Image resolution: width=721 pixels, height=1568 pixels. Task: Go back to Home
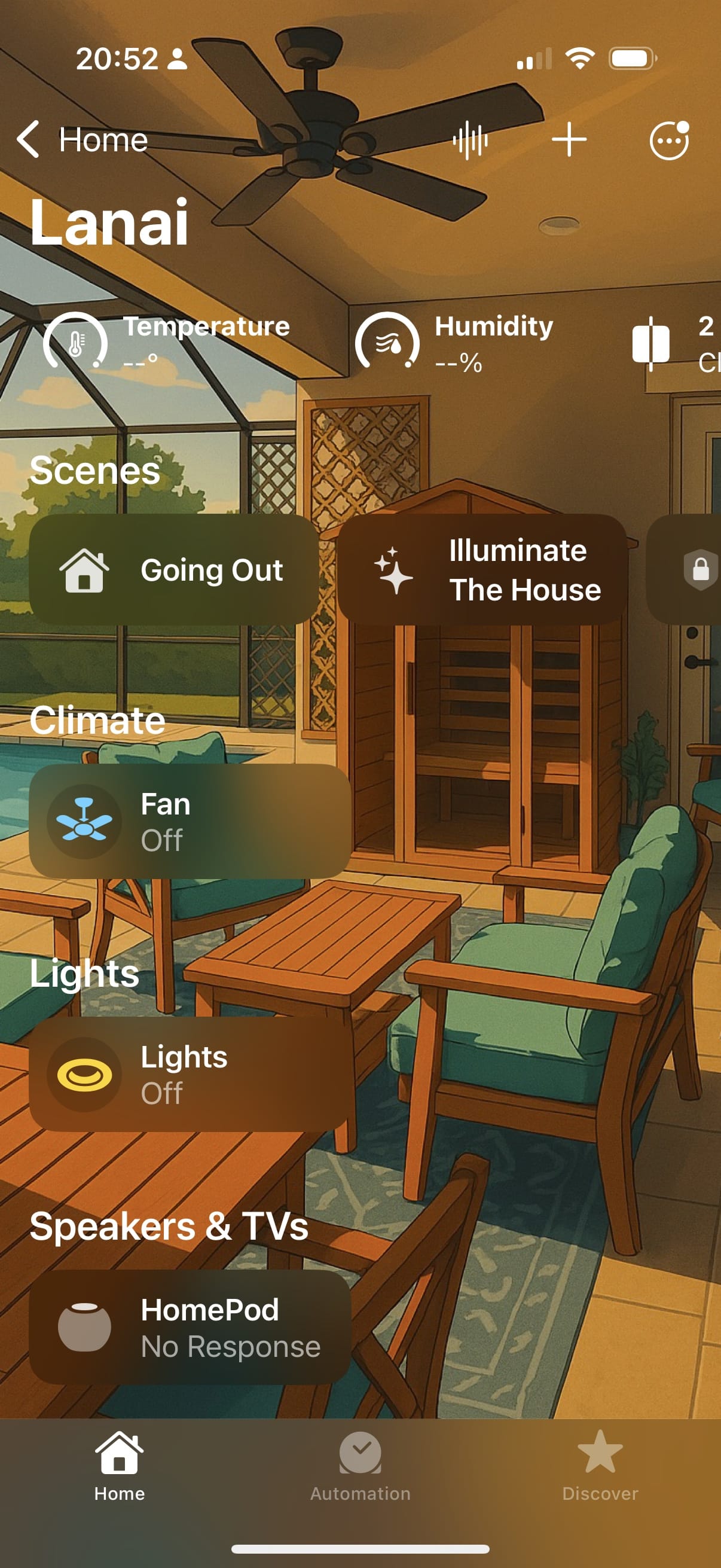pyautogui.click(x=82, y=140)
